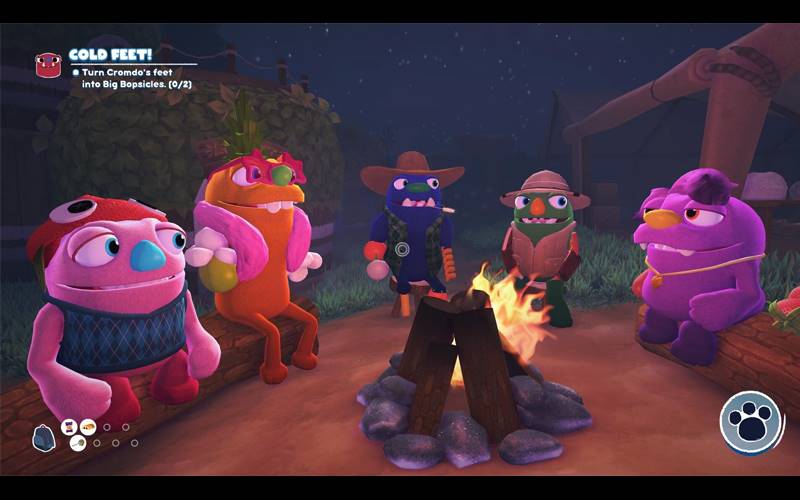Activate the paw print button

[x=751, y=422]
